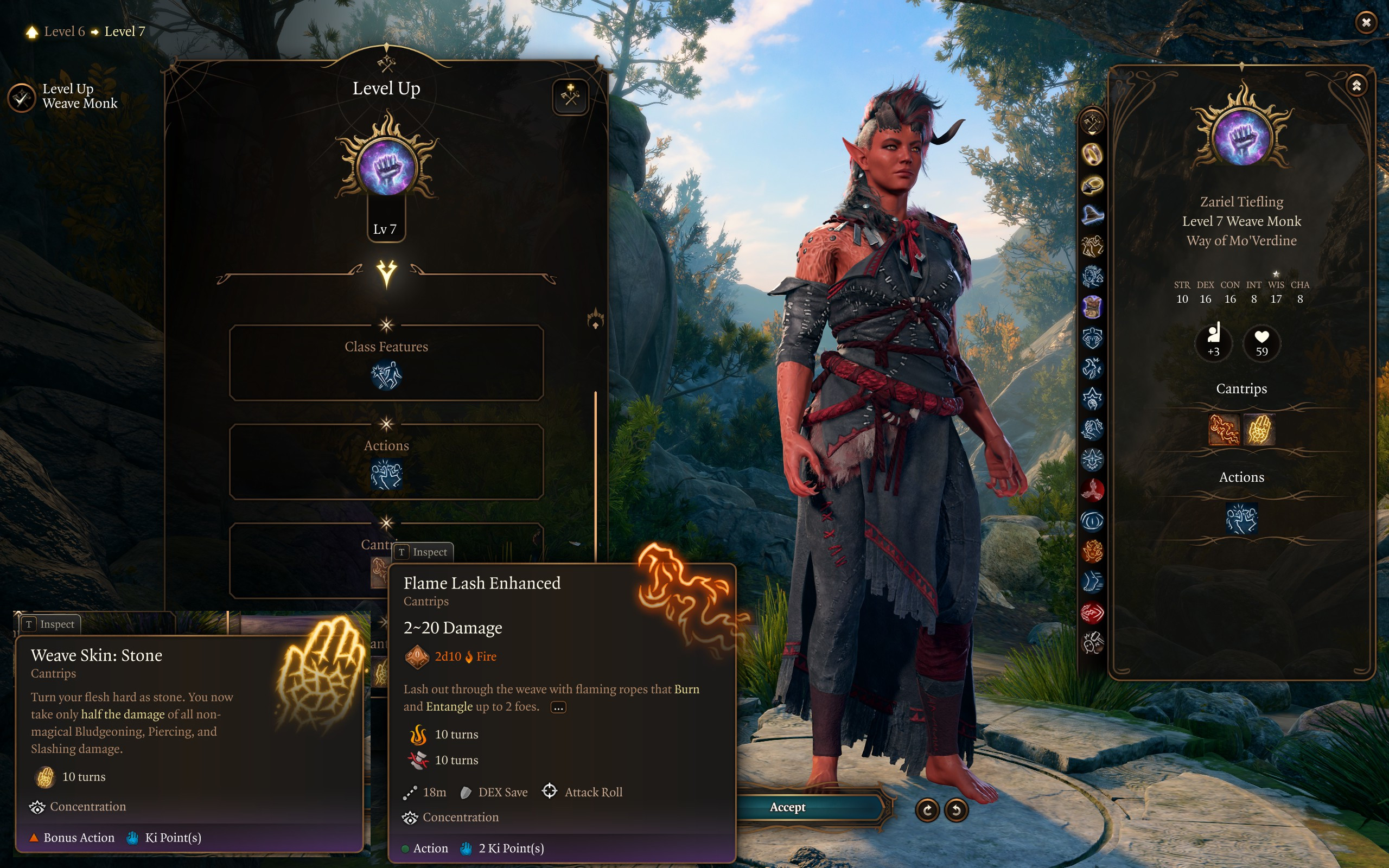Select the Actions icon in Level Up panel
The height and width of the screenshot is (868, 1389).
tap(386, 475)
